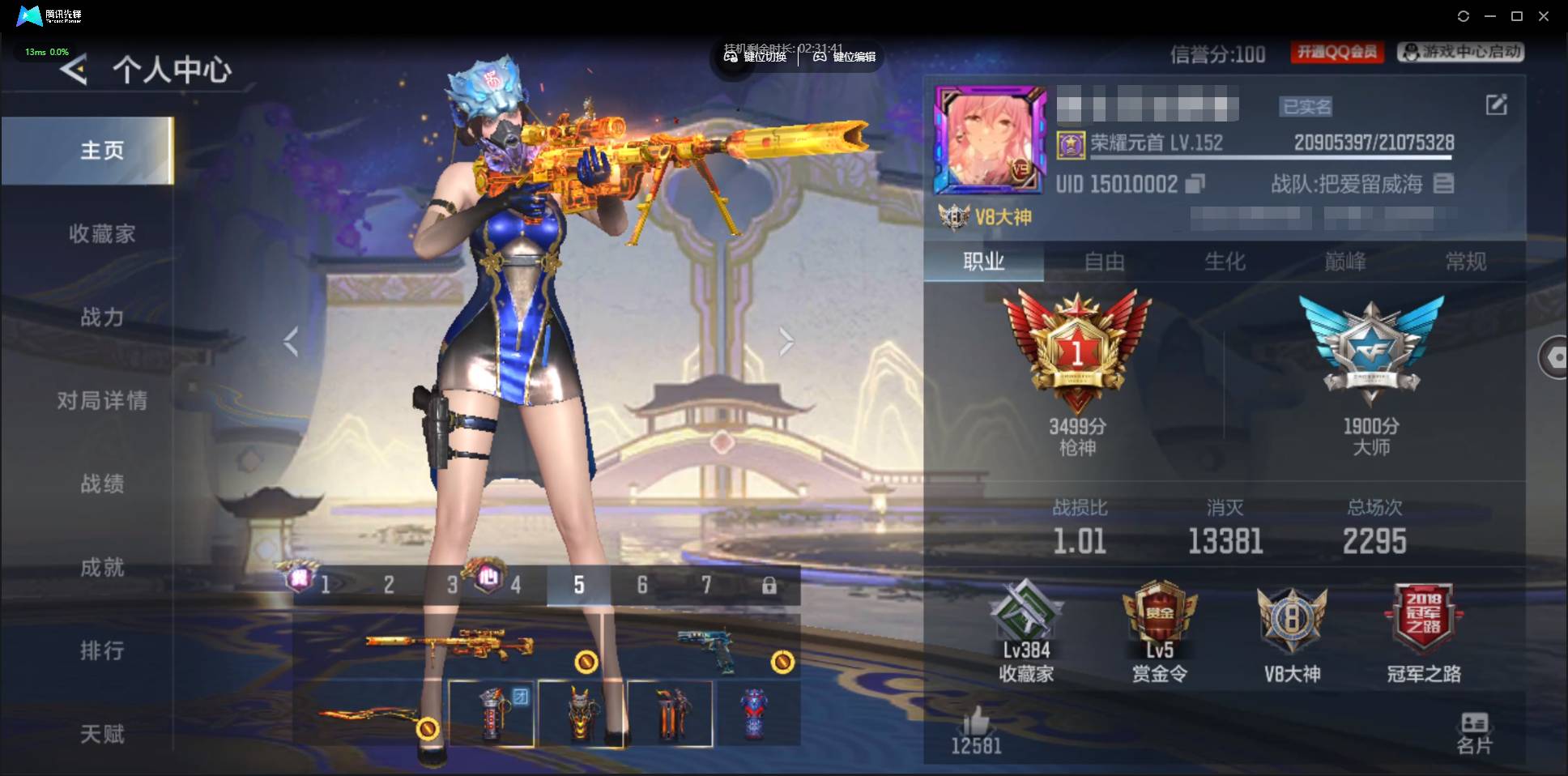Image resolution: width=1568 pixels, height=776 pixels.
Task: Maximize the emulator window
Action: click(1517, 16)
